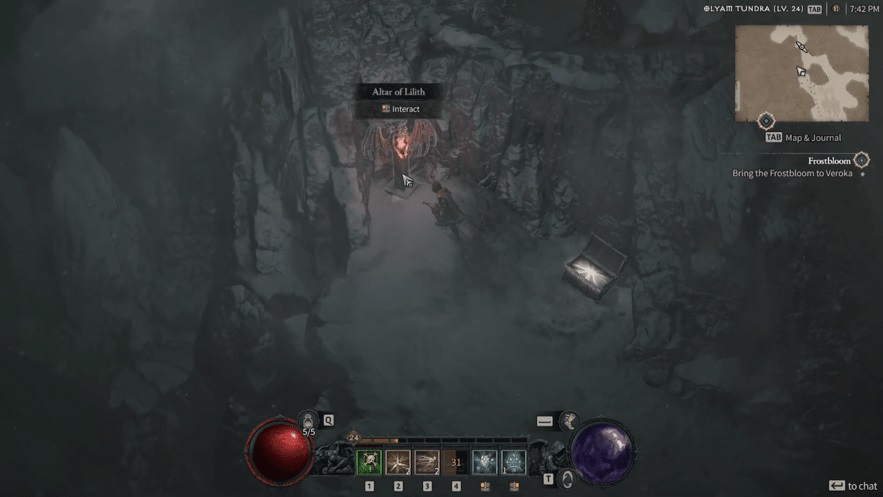Activate the green skull skill

369,462
